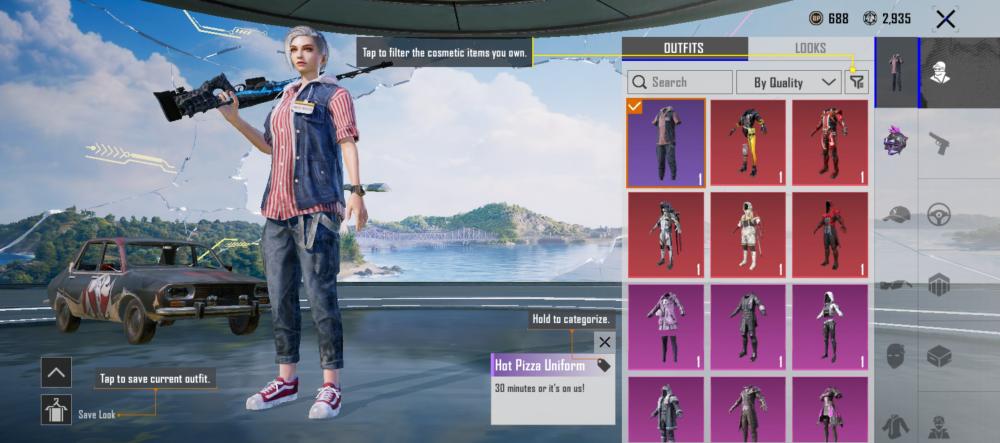Choose the yellow and black outfit tile

click(x=748, y=143)
